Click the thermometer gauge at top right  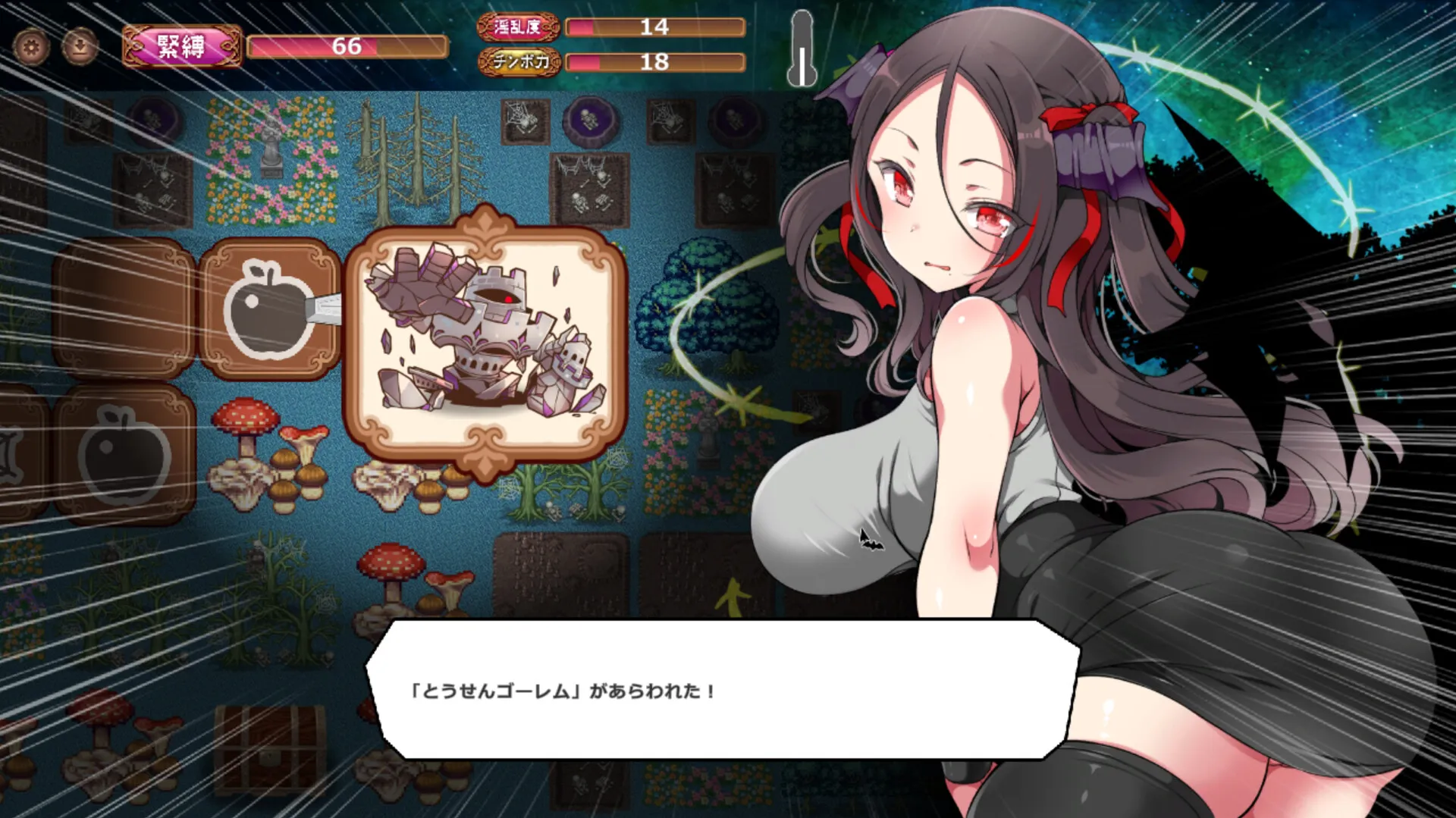802,45
